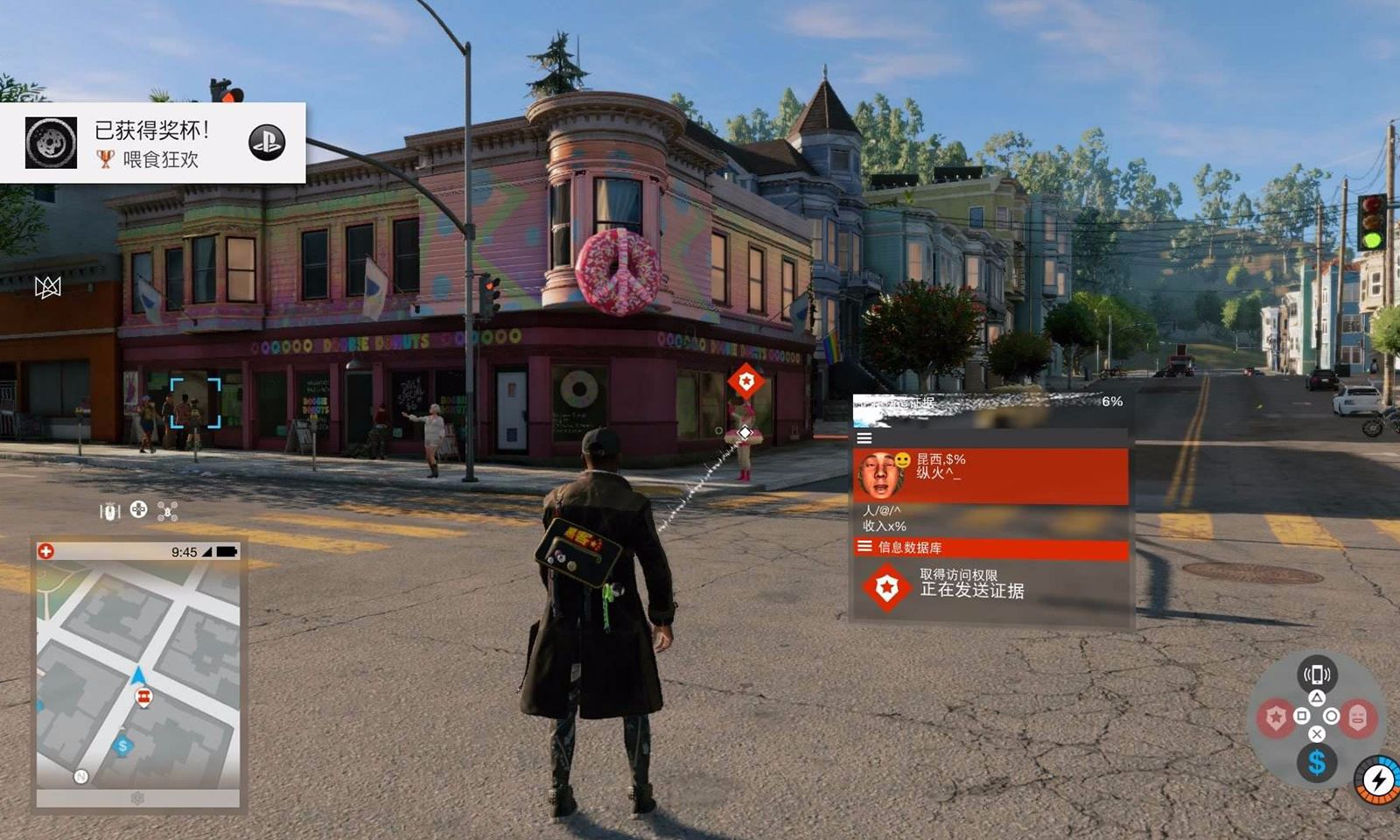Open the phone distraction hack option

(x=1316, y=674)
